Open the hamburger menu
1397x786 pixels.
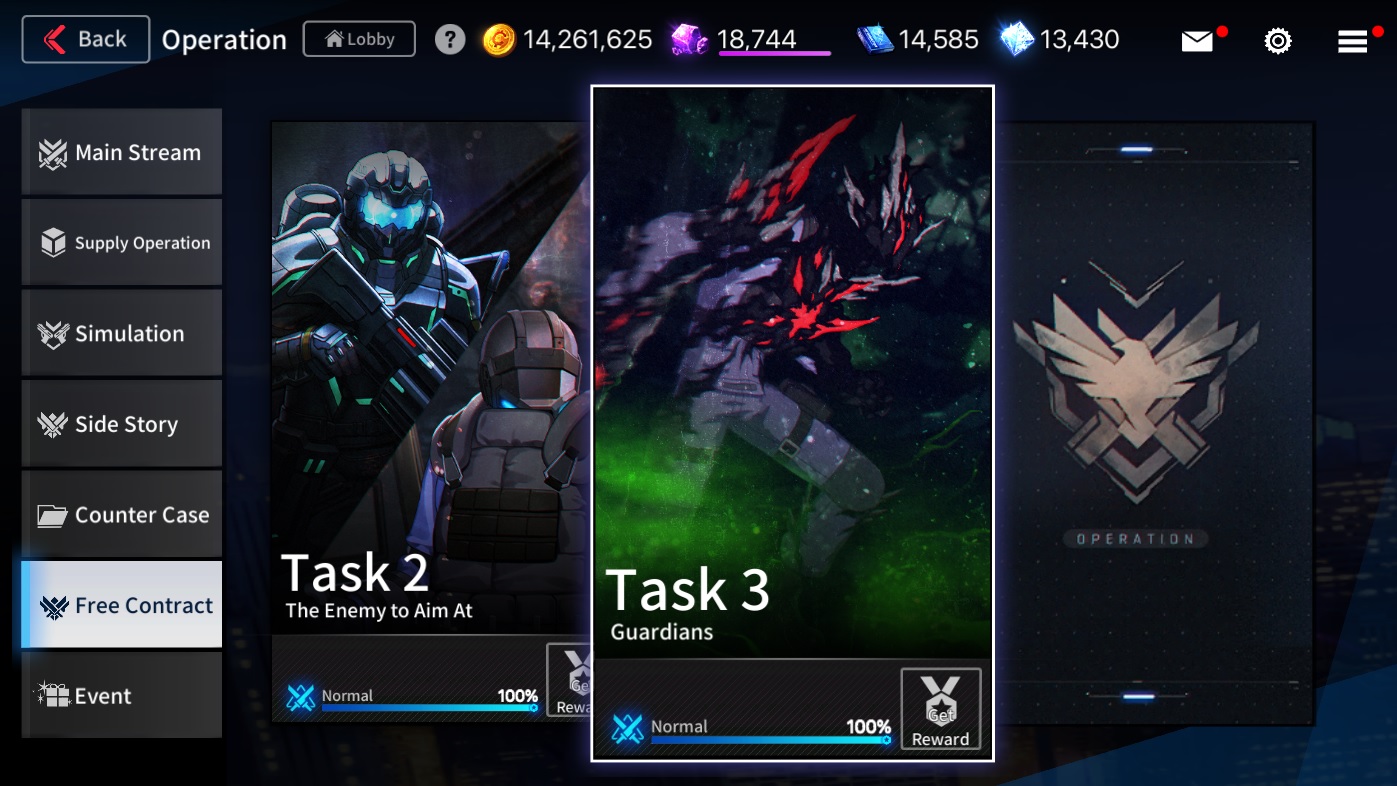(1352, 41)
